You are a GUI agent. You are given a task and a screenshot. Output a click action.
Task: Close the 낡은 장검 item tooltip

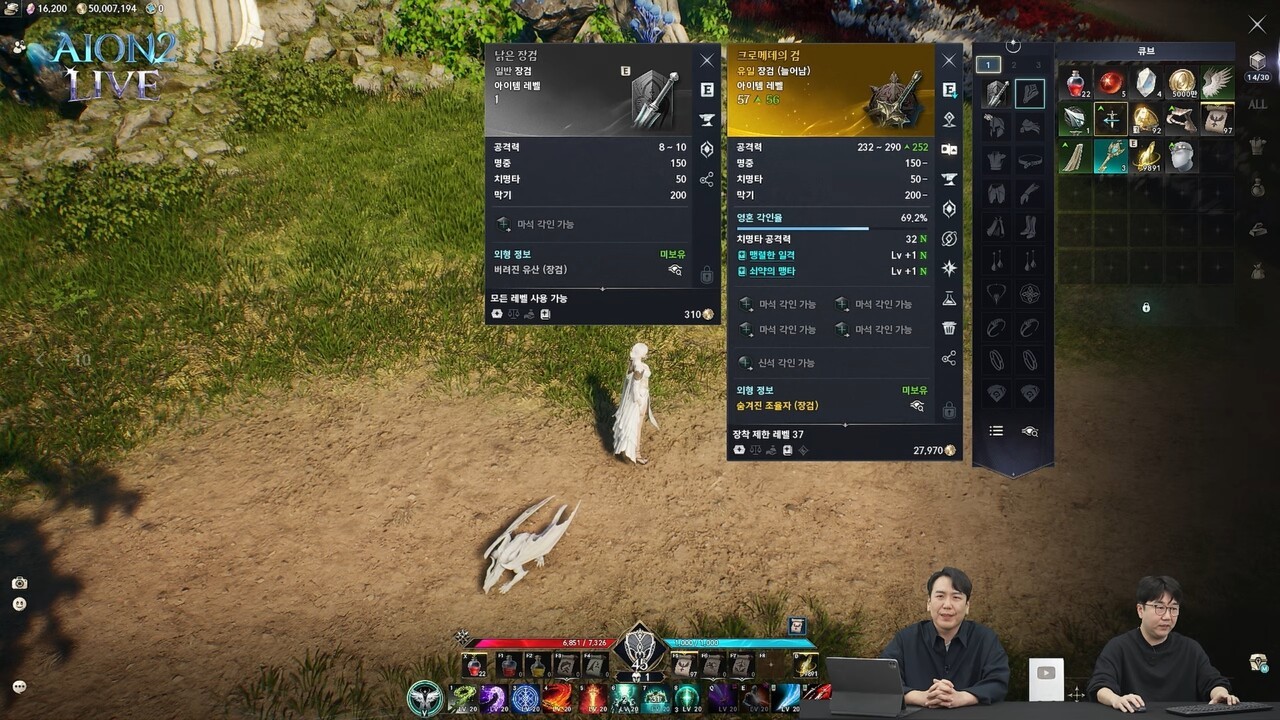(707, 61)
